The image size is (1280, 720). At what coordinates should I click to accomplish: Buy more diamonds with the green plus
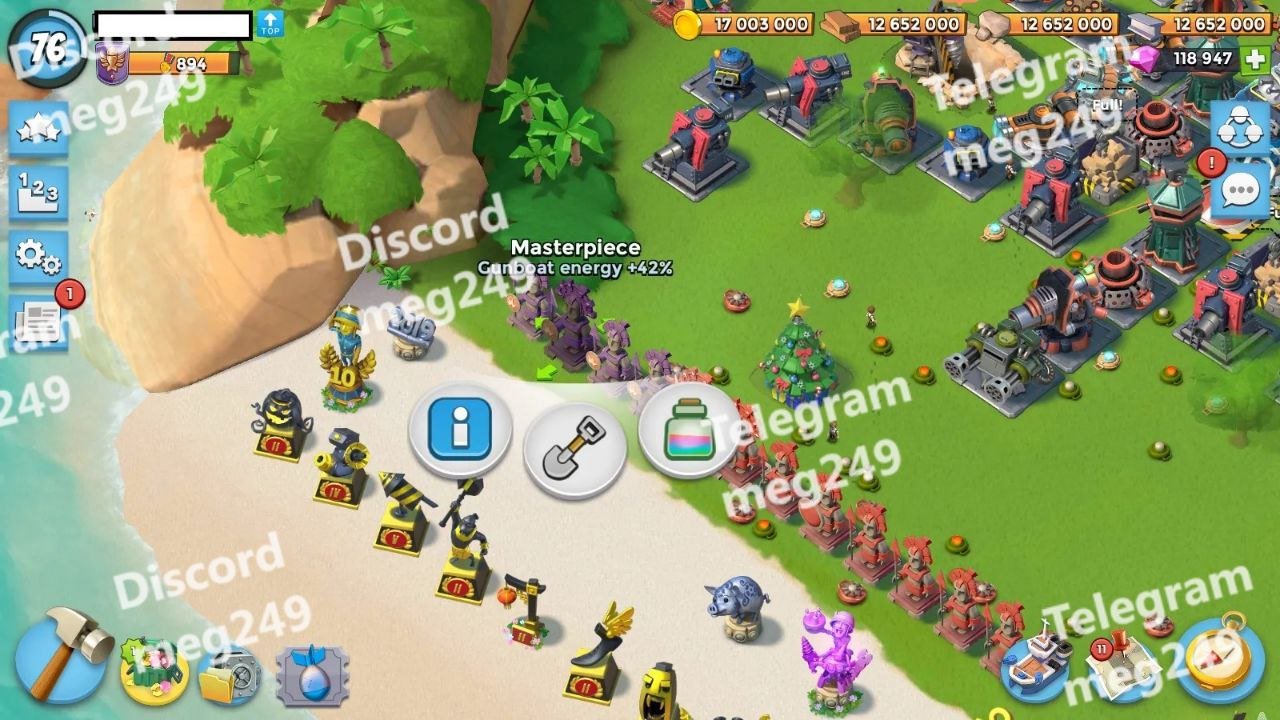pos(1255,58)
